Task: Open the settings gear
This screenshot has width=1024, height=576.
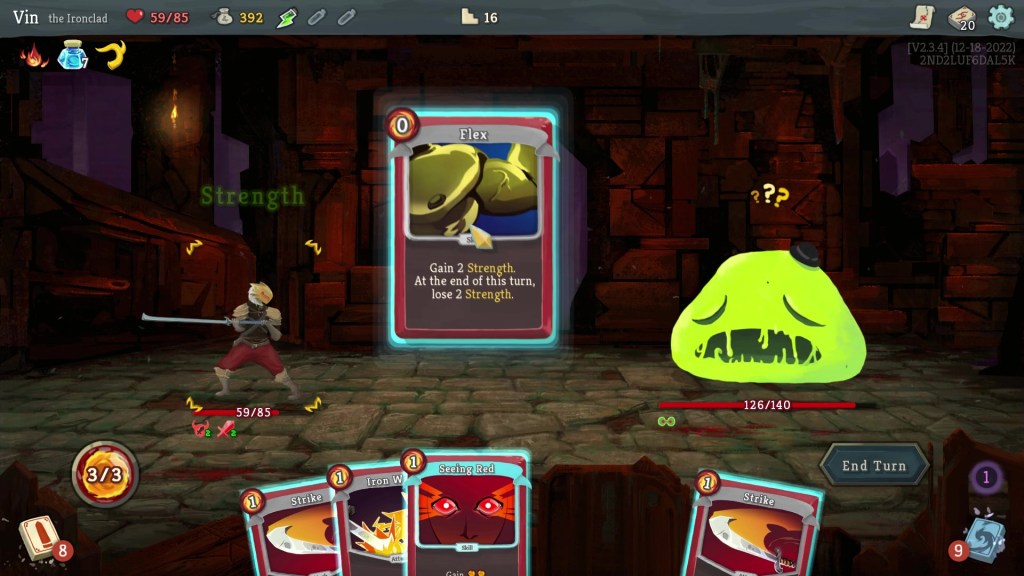Action: point(1000,17)
